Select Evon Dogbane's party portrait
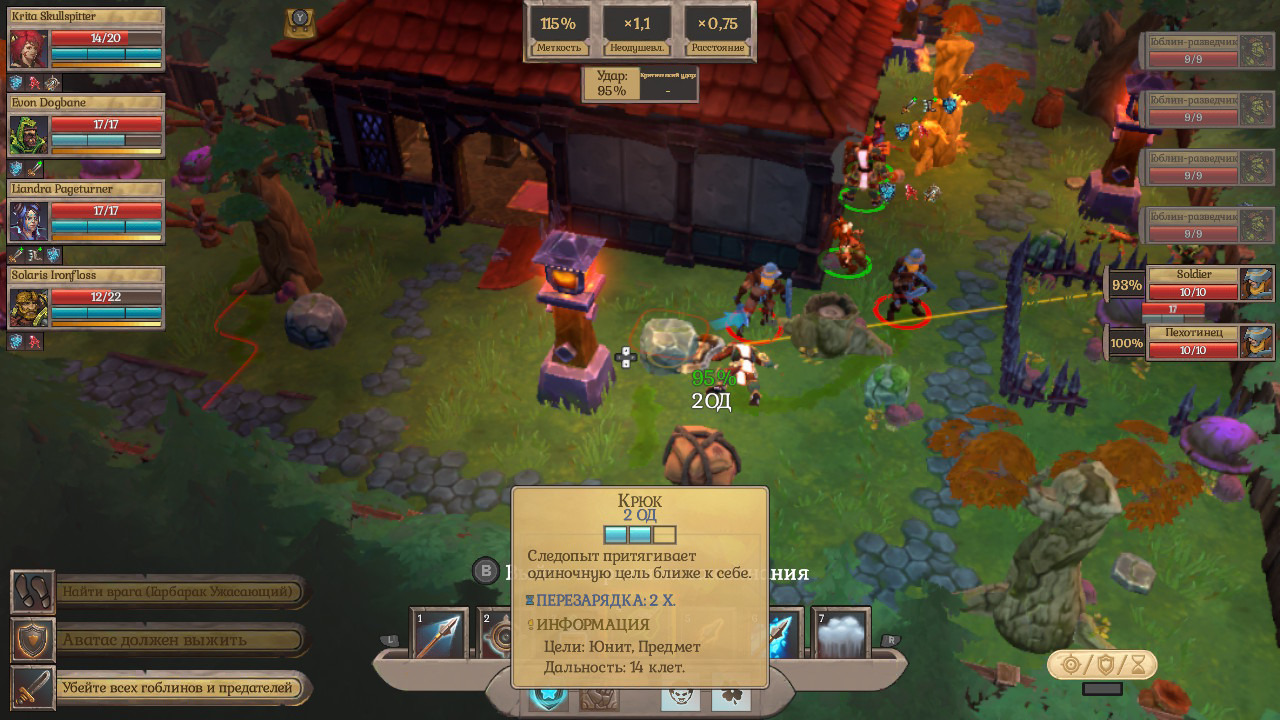The image size is (1280, 720). 29,134
